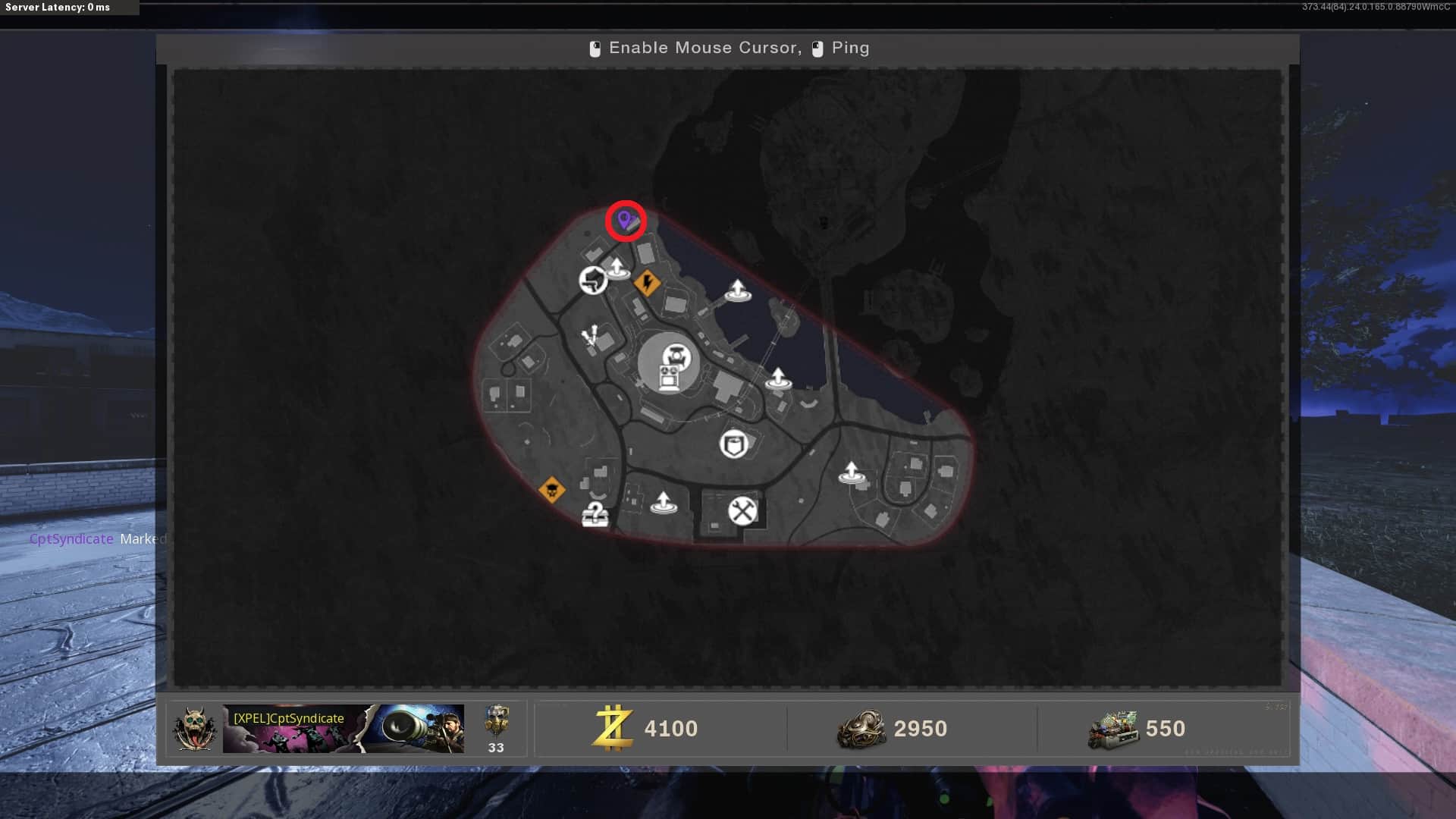This screenshot has width=1456, height=819.
Task: Click the skull emblem player icon
Action: pos(195,729)
